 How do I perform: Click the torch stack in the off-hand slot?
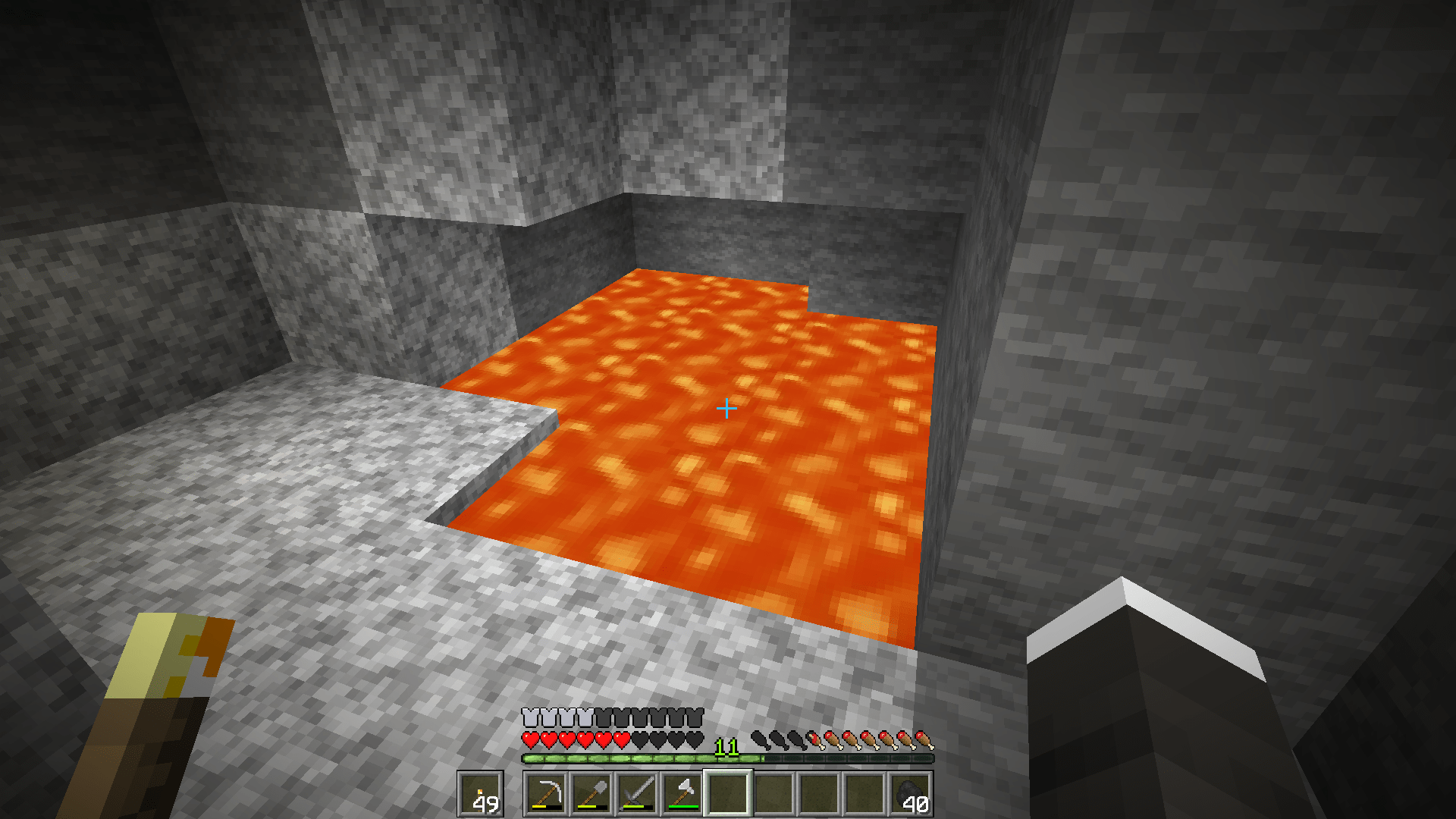tap(479, 792)
